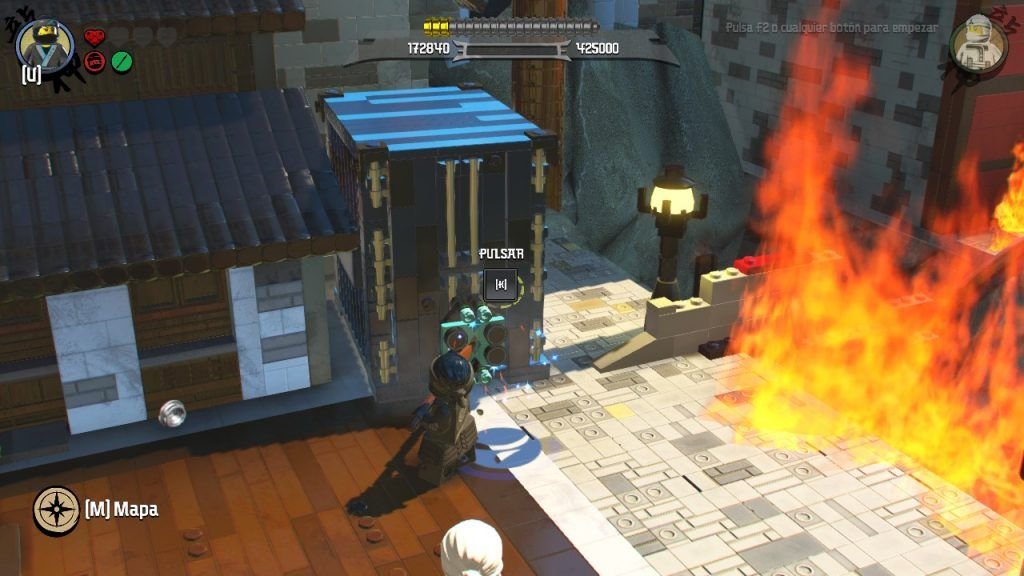Click the red round ability token

coord(95,62)
